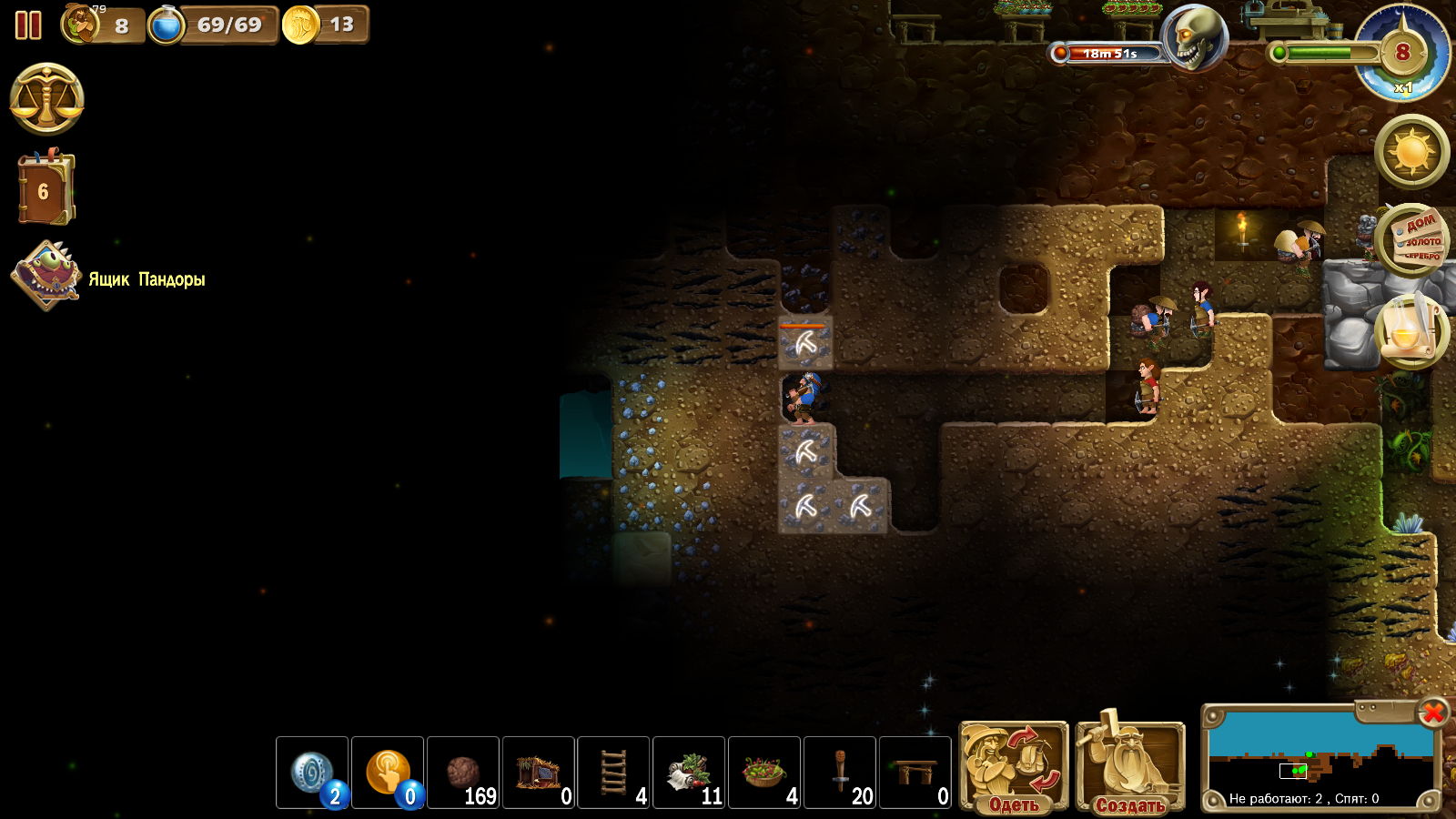Viewport: 1456px width, 819px height.
Task: Open the golden scales trade menu
Action: click(46, 99)
